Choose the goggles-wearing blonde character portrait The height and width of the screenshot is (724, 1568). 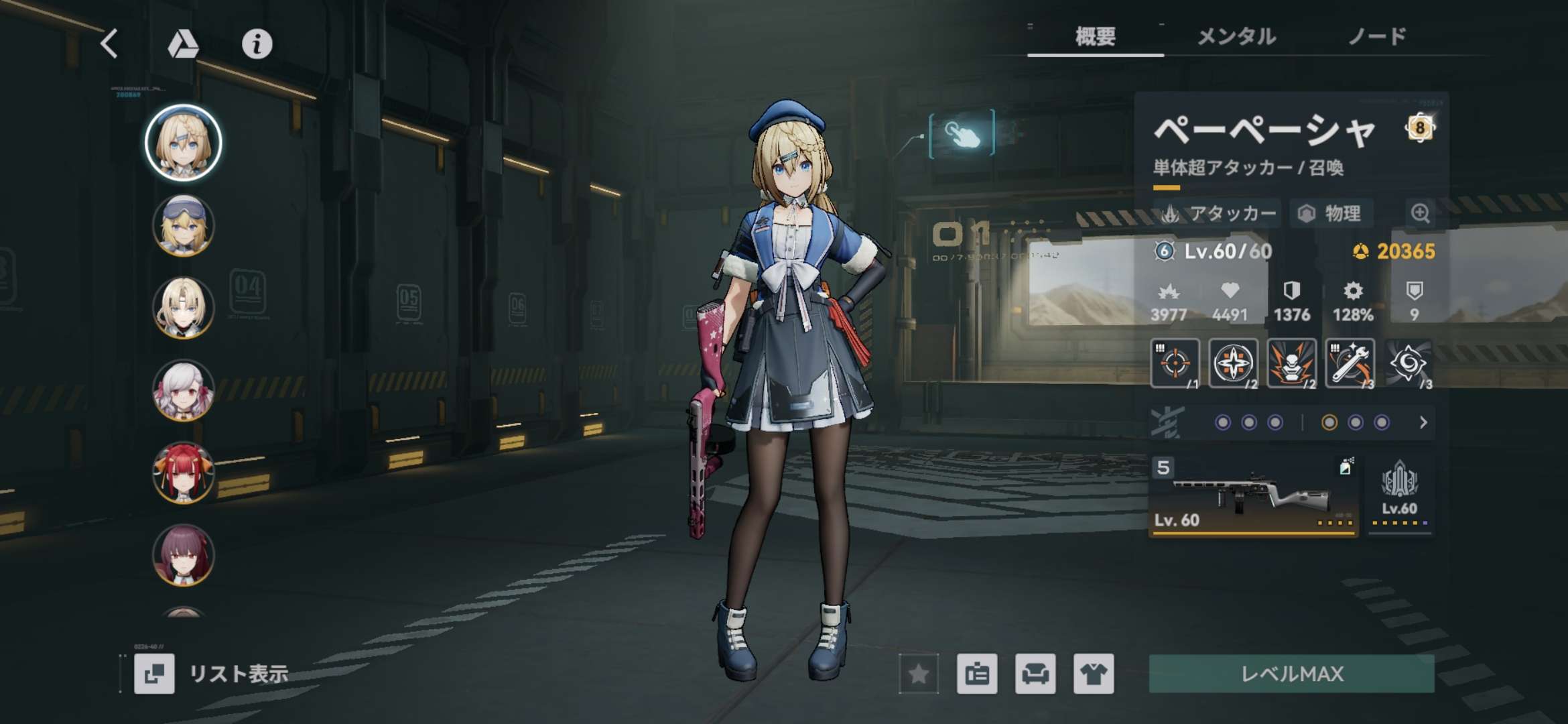(x=183, y=225)
